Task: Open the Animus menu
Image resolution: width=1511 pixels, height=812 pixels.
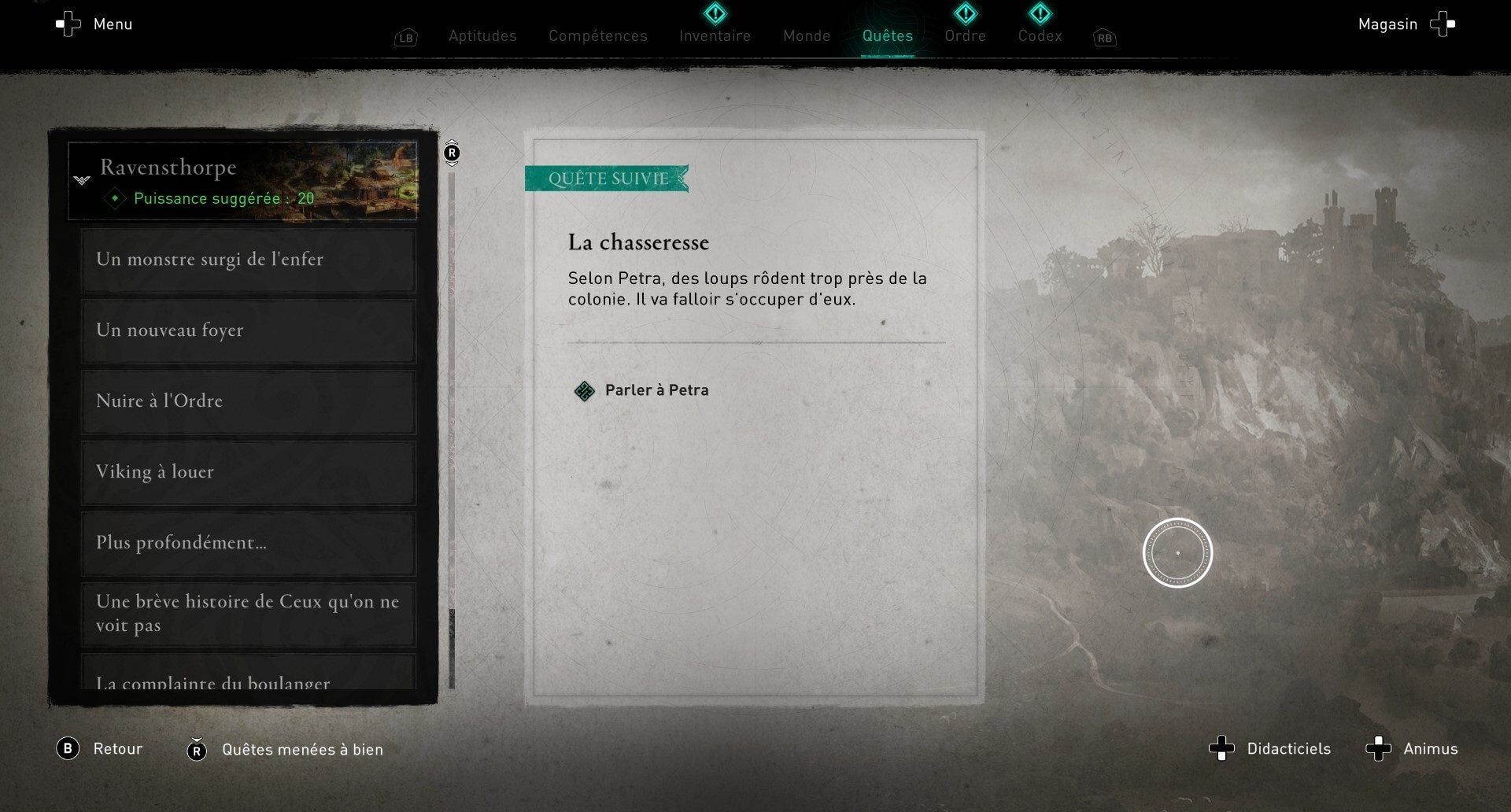Action: click(1412, 749)
